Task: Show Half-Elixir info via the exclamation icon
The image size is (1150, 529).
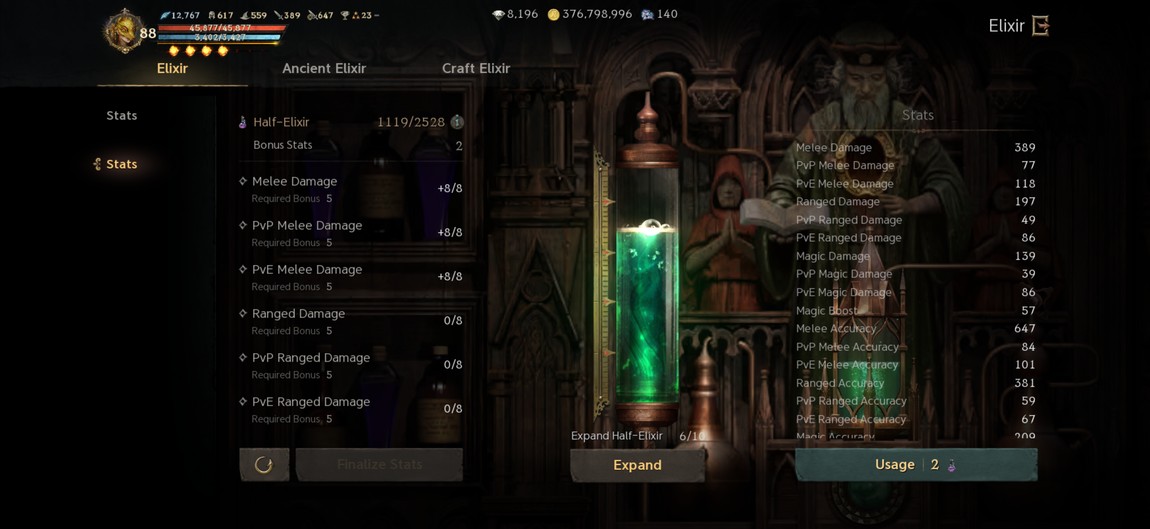Action: point(457,122)
